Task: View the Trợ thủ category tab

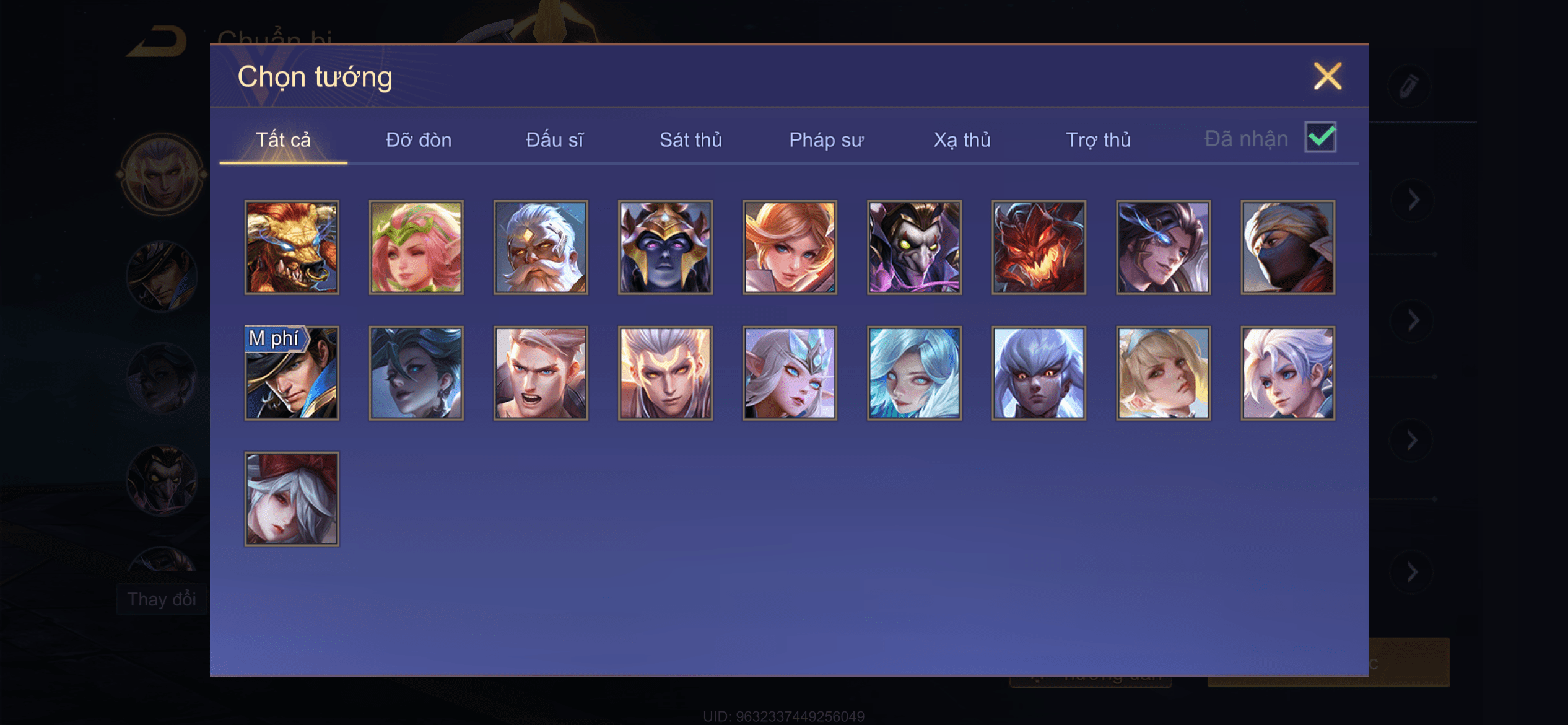Action: (1098, 140)
